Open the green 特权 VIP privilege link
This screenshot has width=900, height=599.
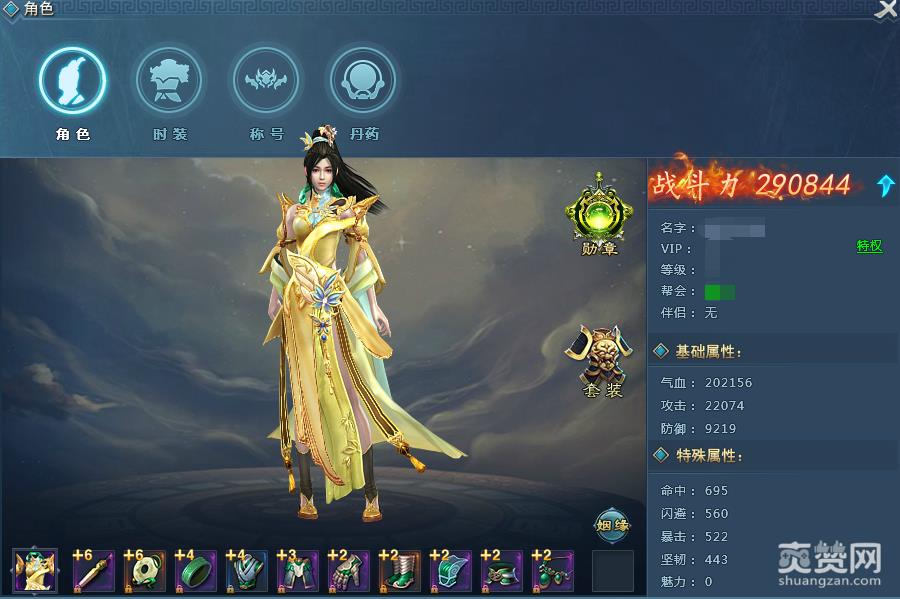[x=869, y=247]
